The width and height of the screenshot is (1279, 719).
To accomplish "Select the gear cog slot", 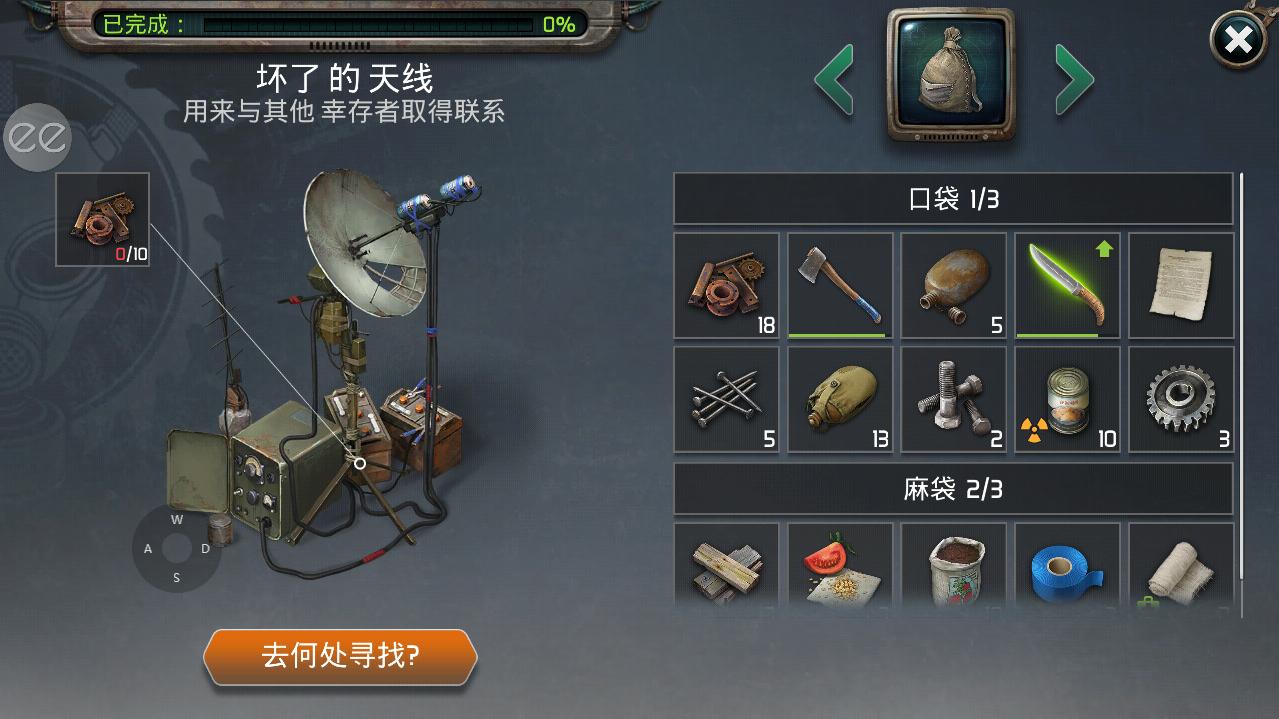I will pos(1181,400).
